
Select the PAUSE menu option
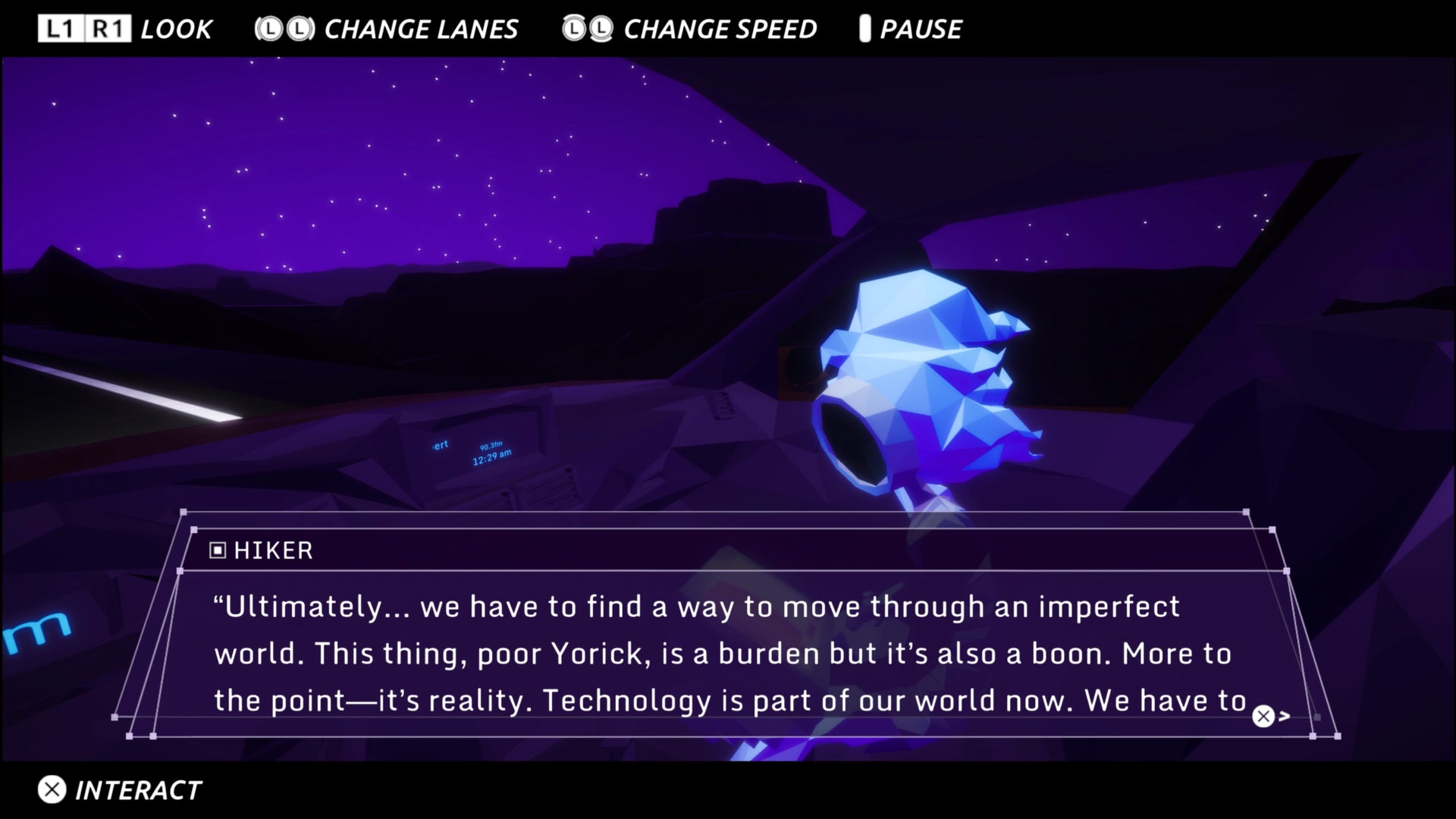(x=920, y=28)
